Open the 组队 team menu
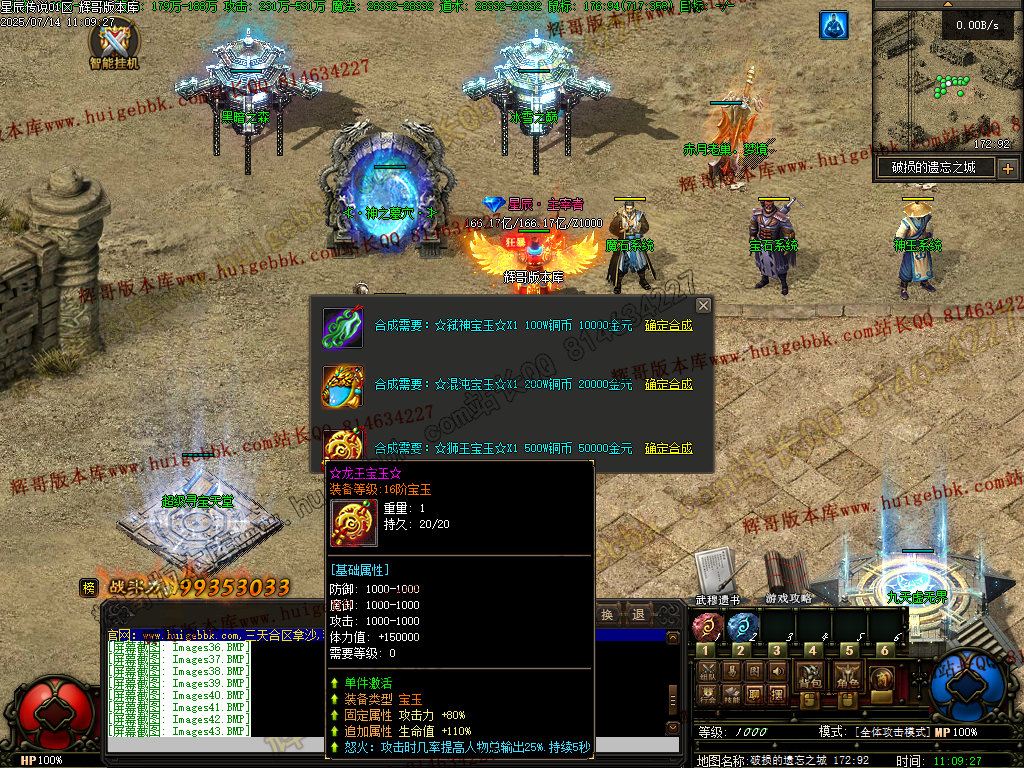Screen dimensions: 1024x768 [708, 671]
